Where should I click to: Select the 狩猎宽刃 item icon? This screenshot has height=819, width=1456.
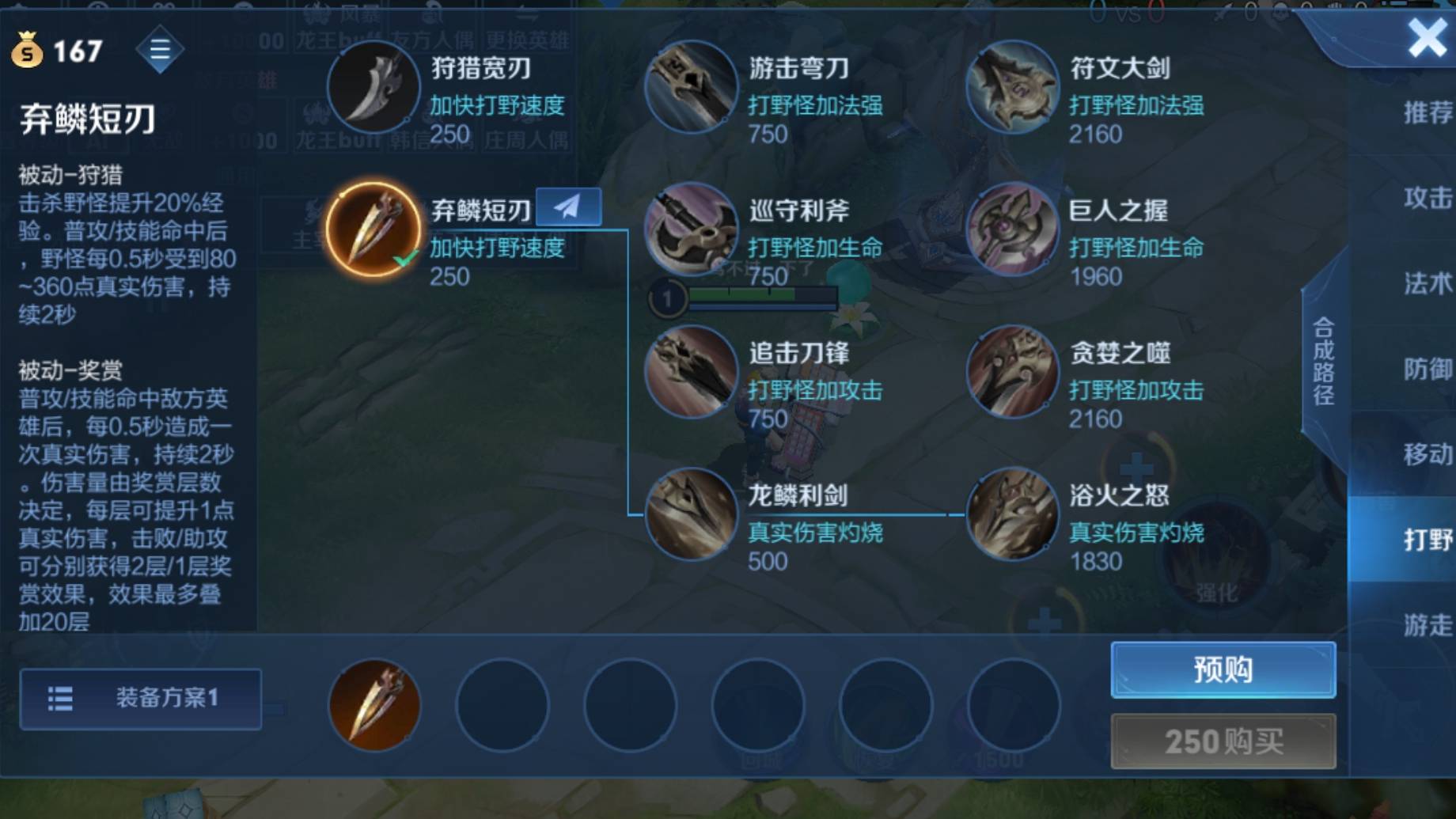tap(373, 86)
